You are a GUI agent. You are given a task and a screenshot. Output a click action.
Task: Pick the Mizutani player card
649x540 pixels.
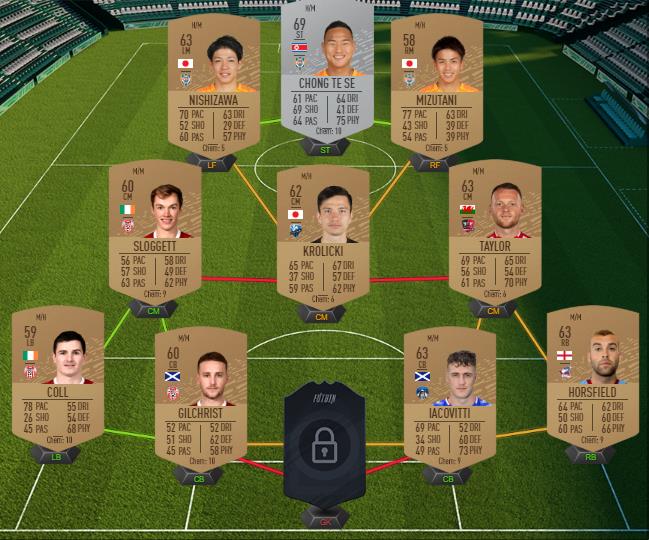pos(436,84)
